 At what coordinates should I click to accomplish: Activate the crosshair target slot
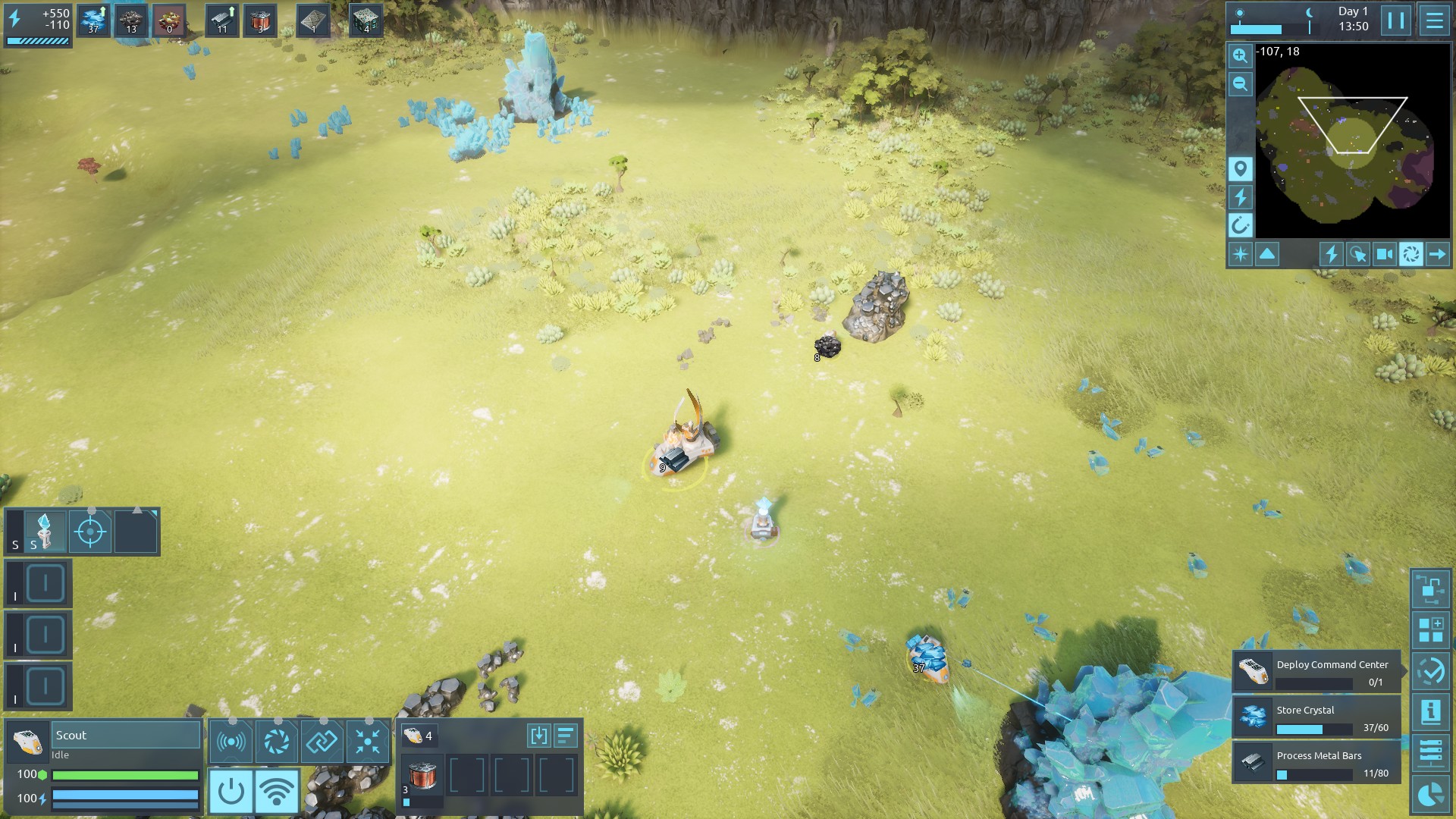click(90, 532)
